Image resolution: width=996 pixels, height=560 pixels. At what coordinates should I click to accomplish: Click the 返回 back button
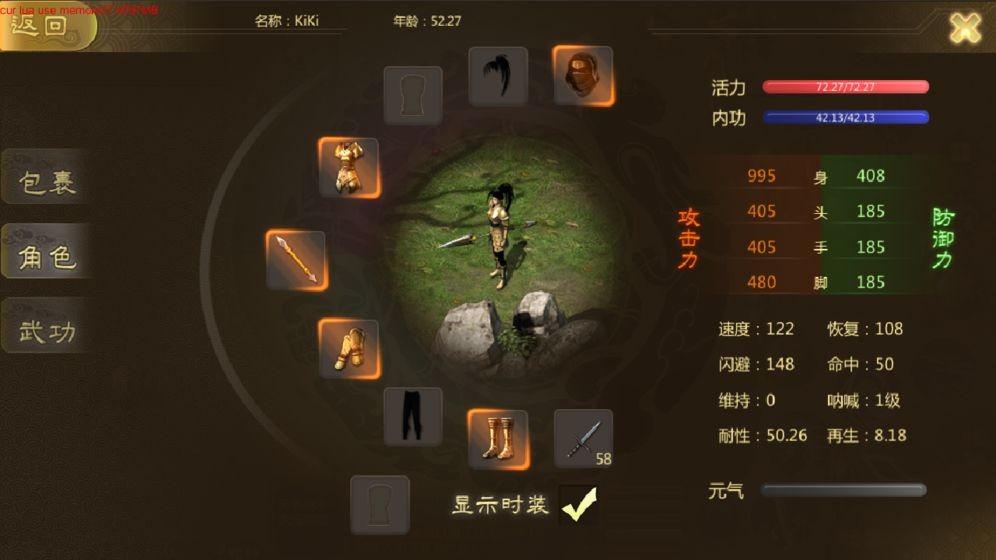pos(45,25)
